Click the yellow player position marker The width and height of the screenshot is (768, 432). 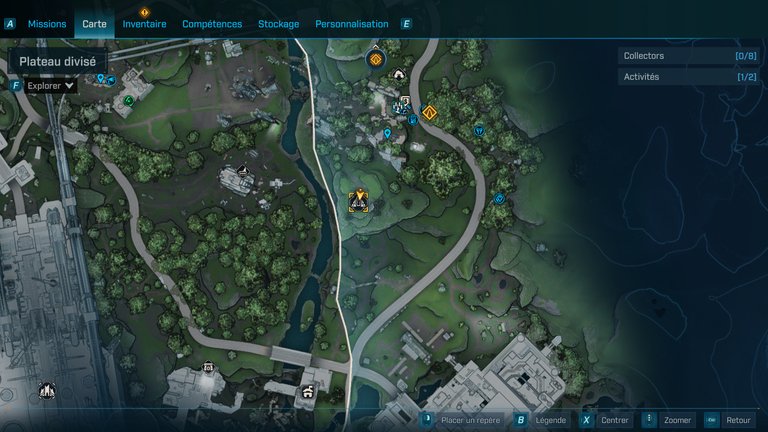click(358, 200)
